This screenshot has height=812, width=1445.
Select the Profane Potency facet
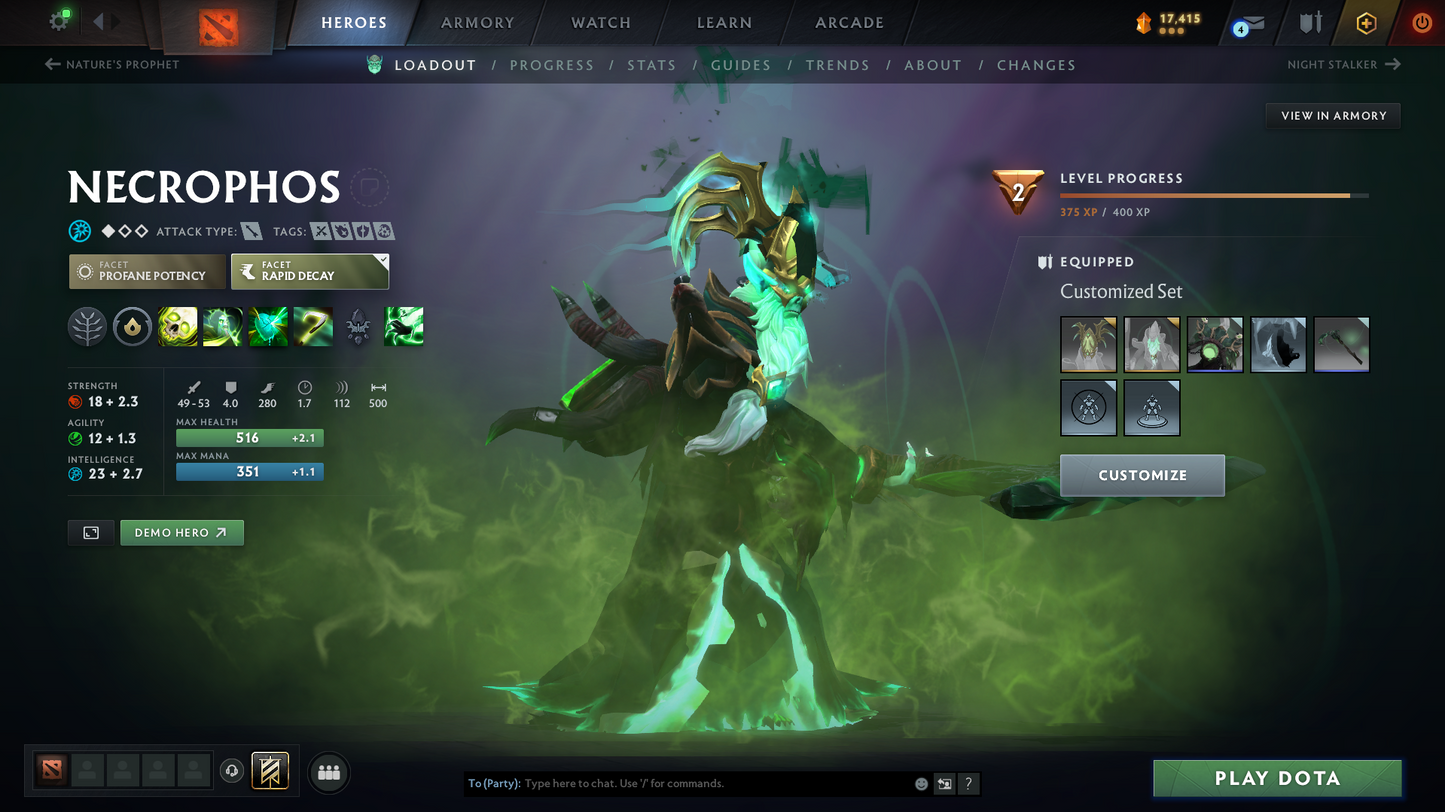(147, 271)
